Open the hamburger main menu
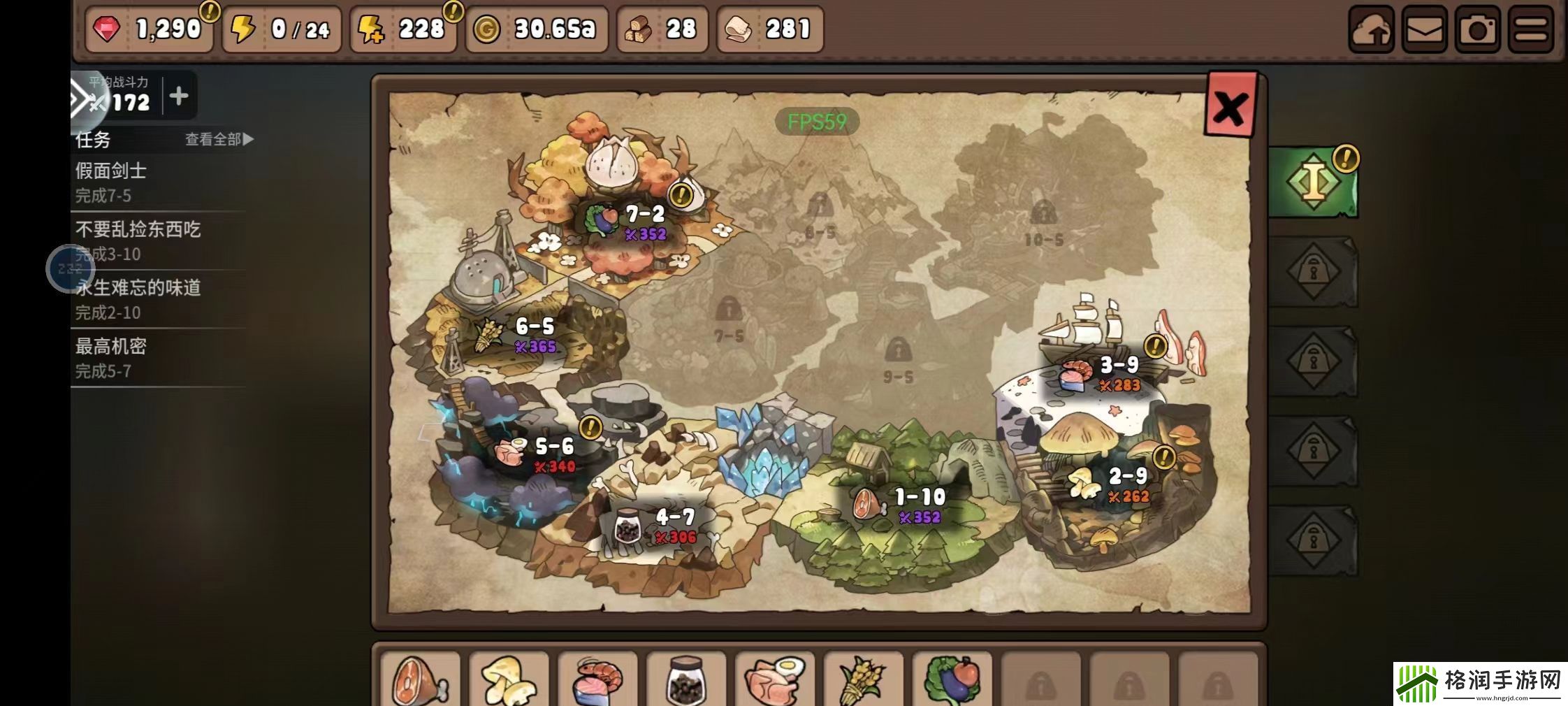This screenshot has height=706, width=1568. [x=1531, y=30]
